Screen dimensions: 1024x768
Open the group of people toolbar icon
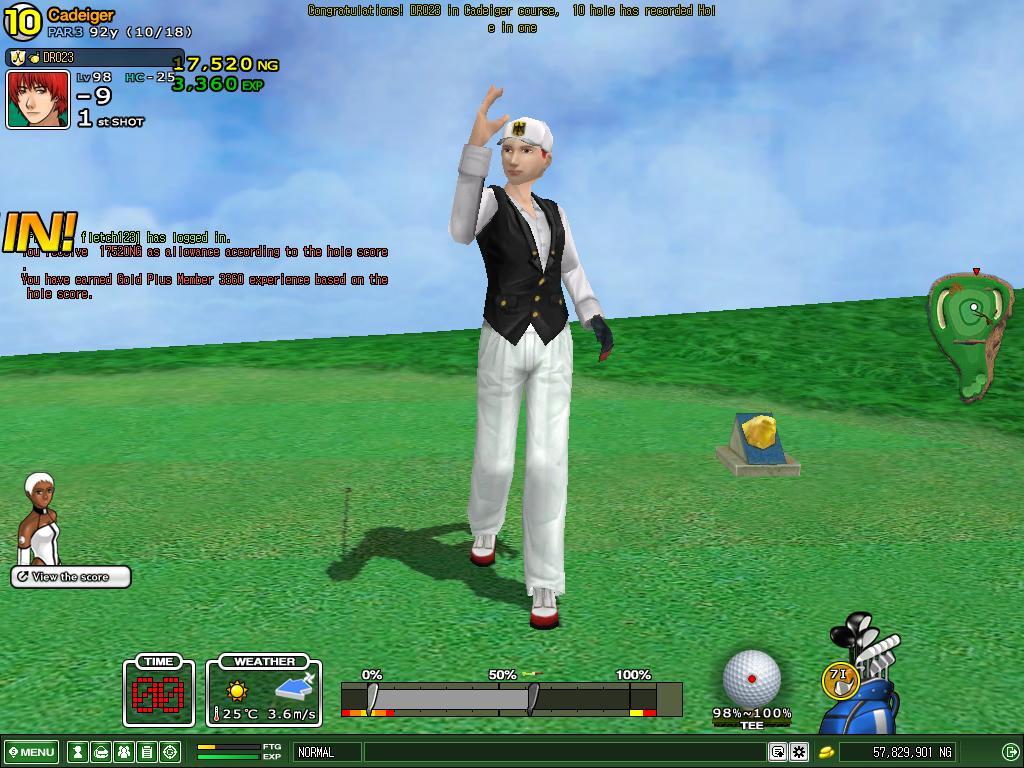click(124, 752)
